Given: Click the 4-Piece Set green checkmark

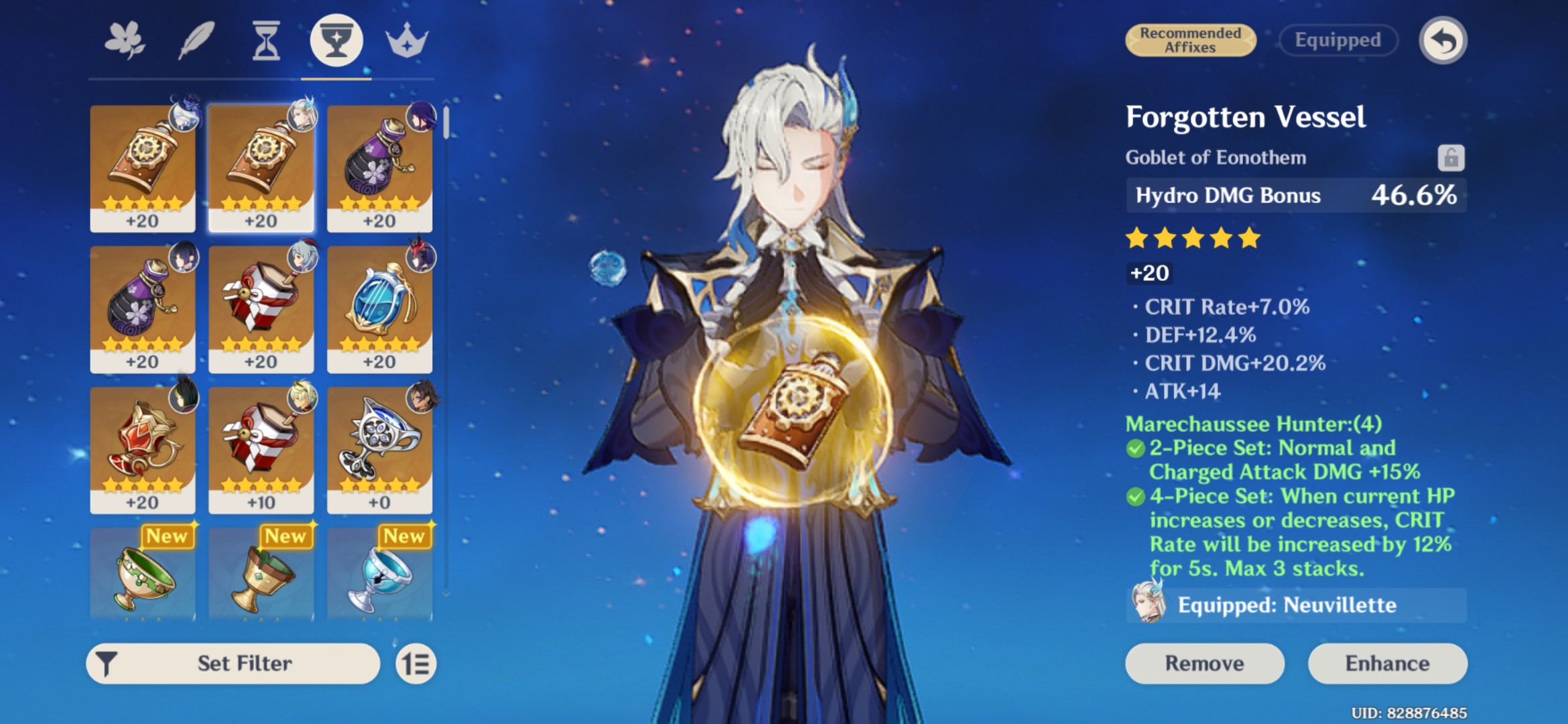Looking at the screenshot, I should [1138, 497].
